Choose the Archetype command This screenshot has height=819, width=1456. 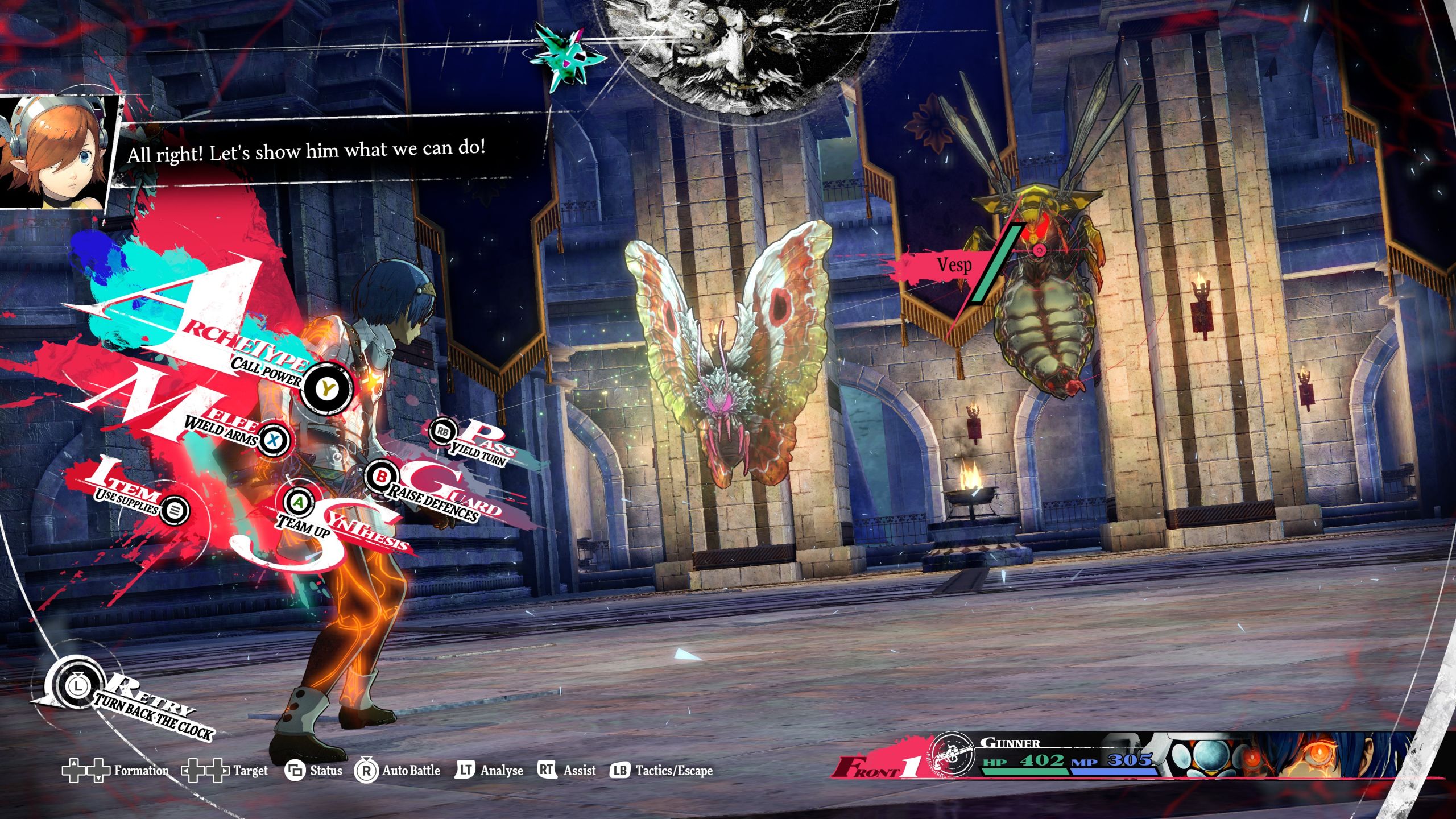[327, 390]
